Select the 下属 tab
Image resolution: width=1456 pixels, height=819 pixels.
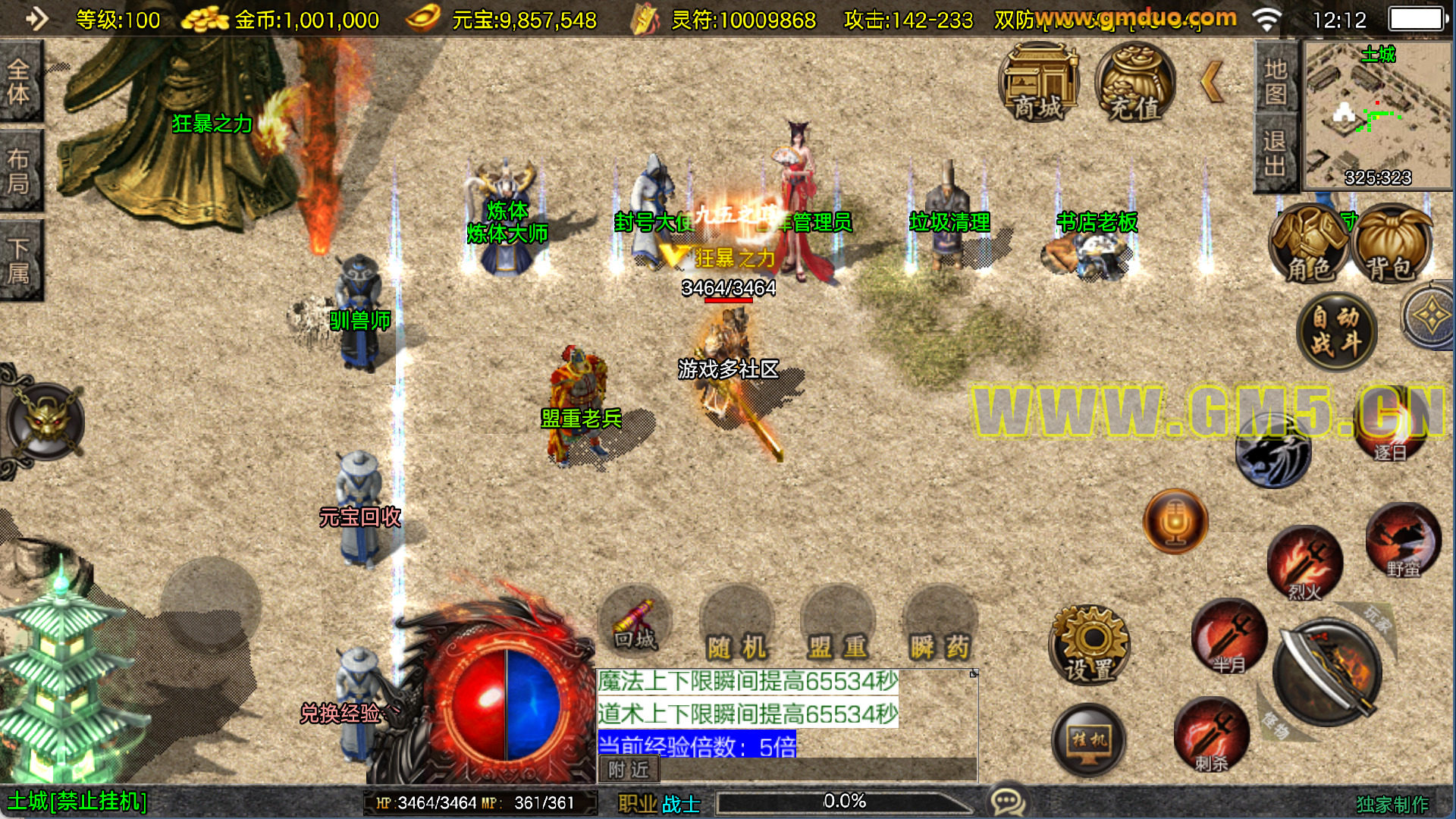[x=20, y=261]
